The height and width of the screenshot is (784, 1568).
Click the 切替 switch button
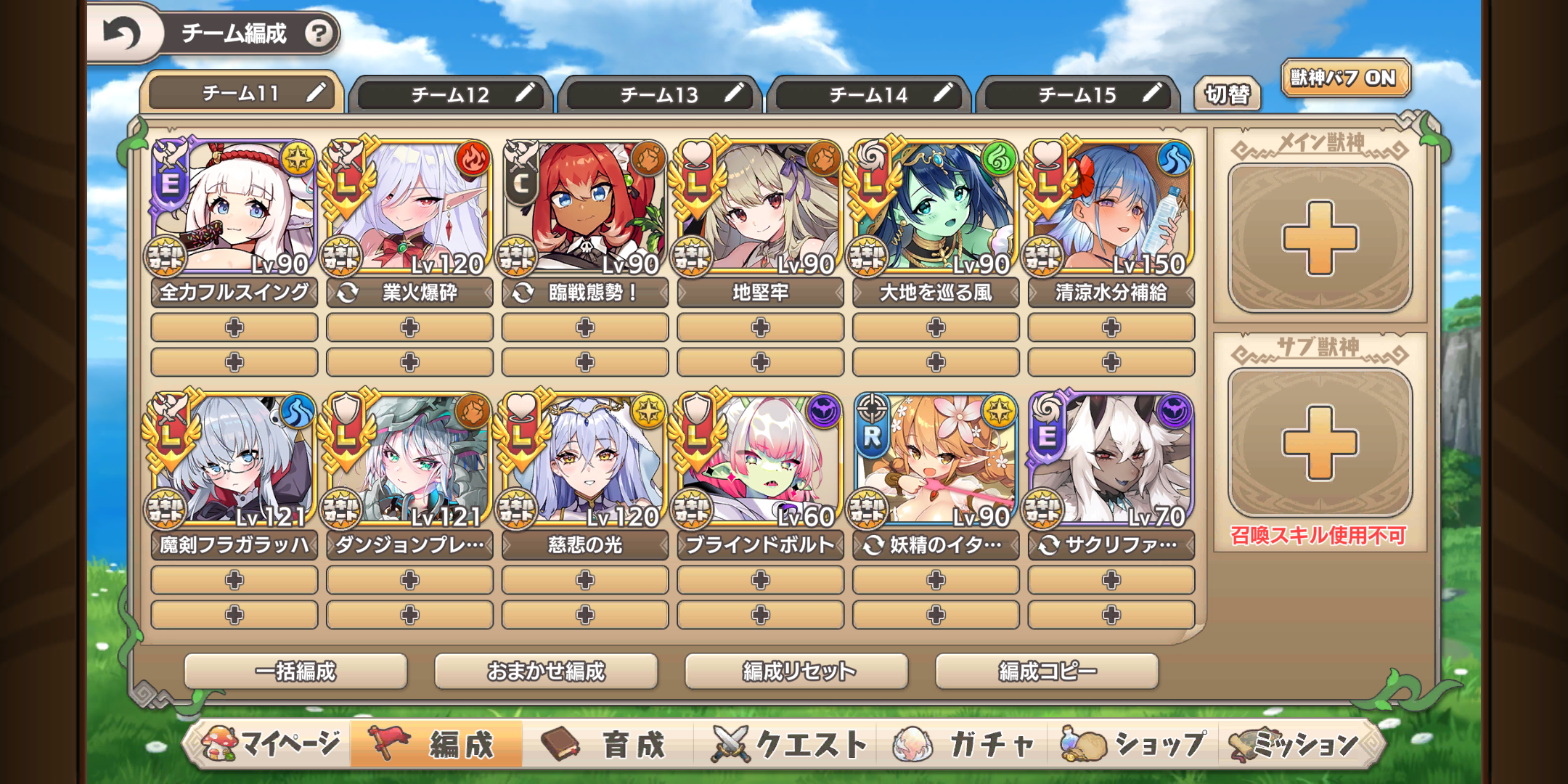(1228, 94)
